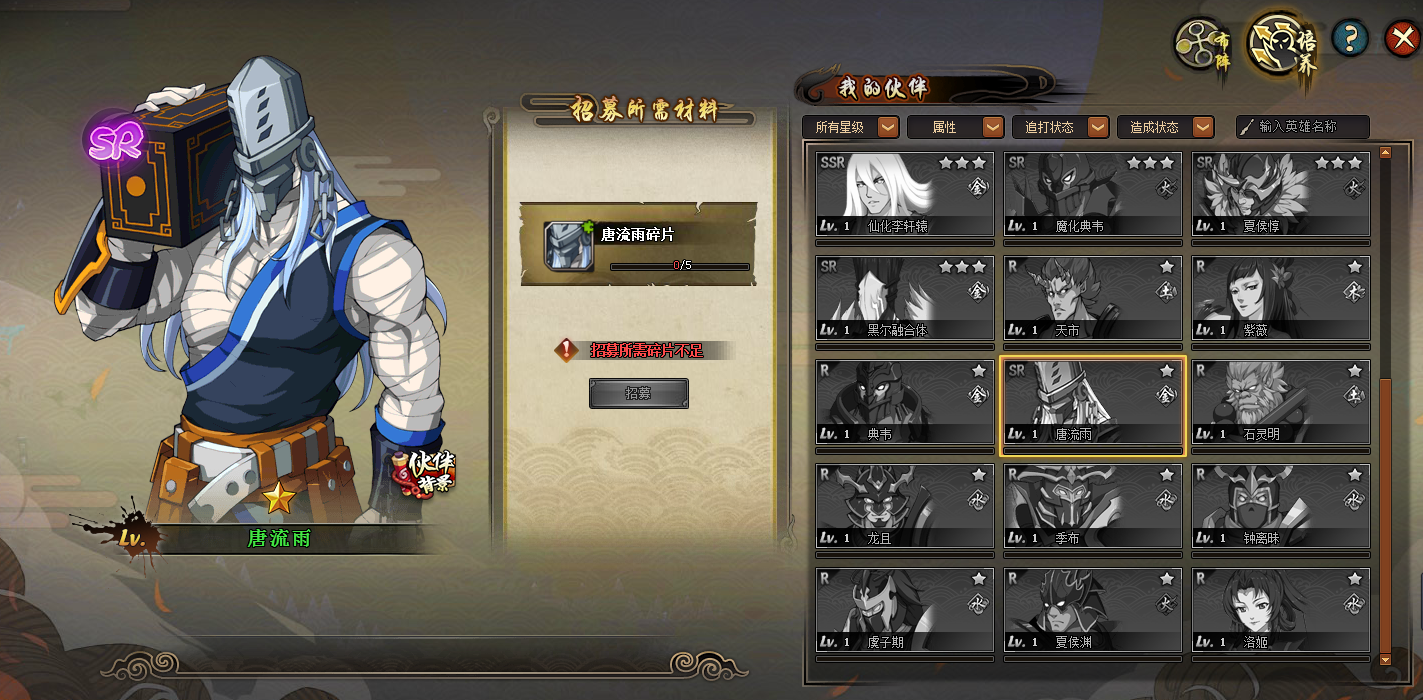This screenshot has height=700, width=1423.
Task: Close the companion window
Action: point(1400,39)
